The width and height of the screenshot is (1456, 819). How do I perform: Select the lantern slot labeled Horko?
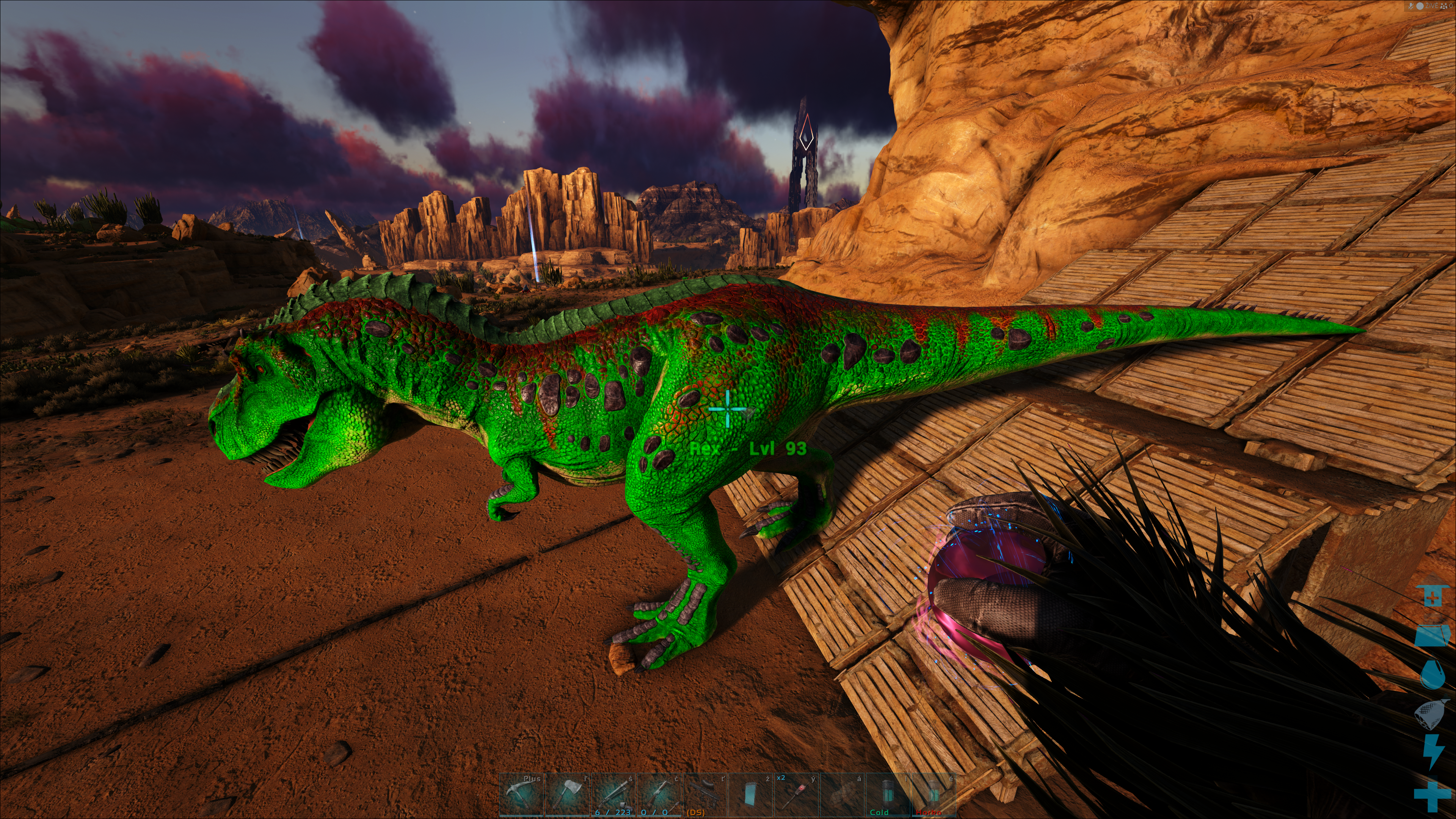point(934,794)
